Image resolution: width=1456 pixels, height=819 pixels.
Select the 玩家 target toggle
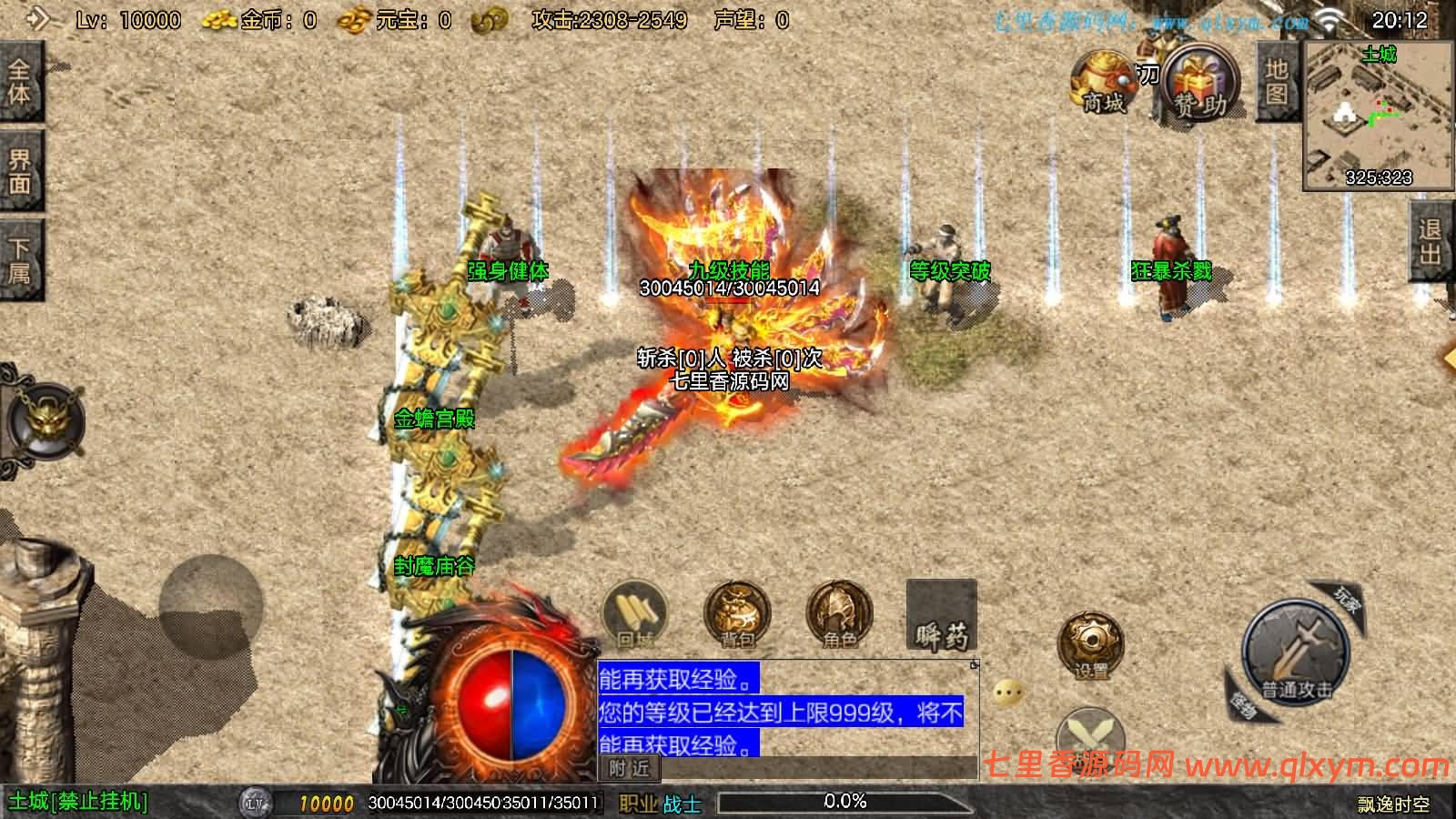click(1344, 599)
